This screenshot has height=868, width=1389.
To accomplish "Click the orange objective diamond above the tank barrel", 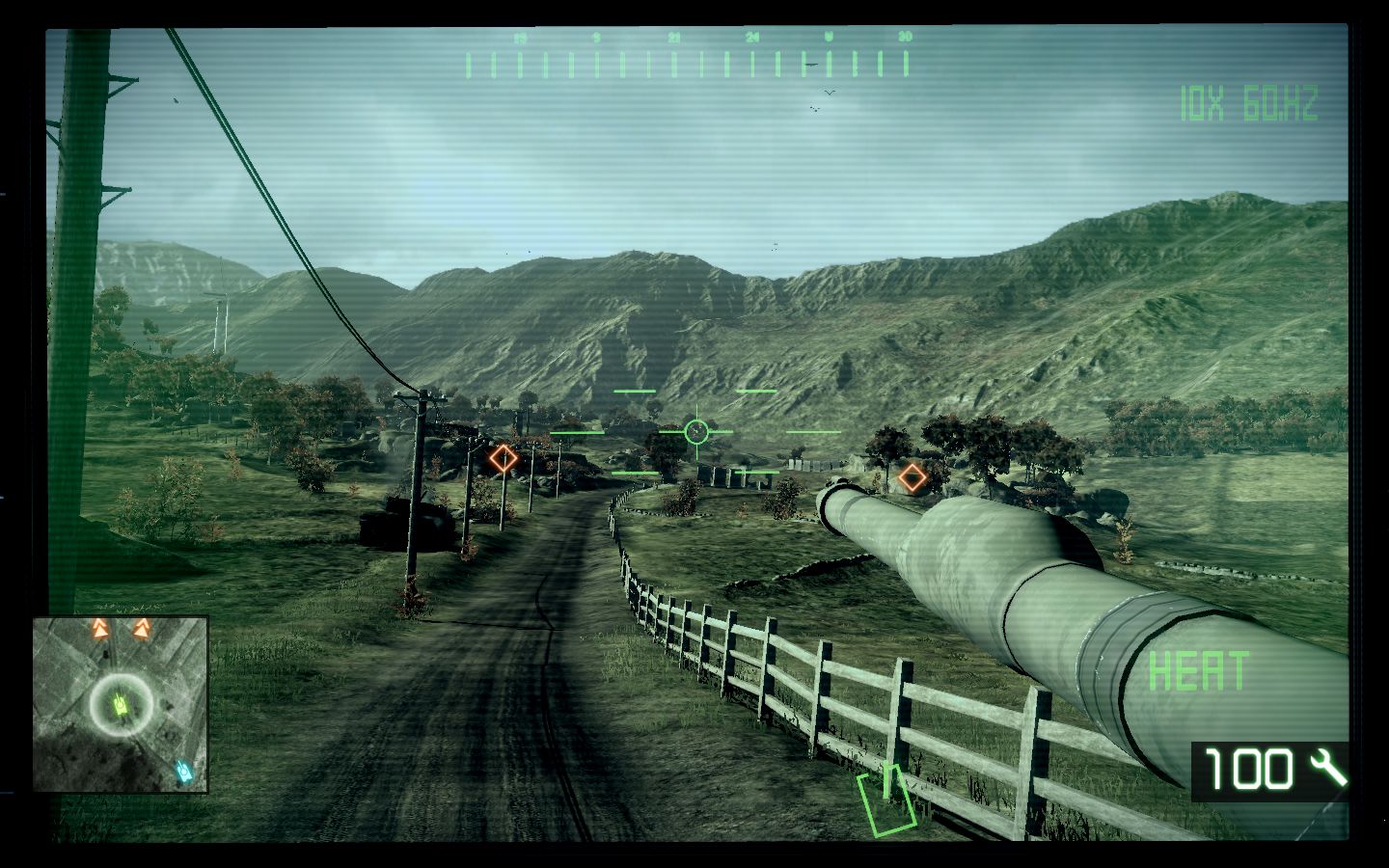I will pyautogui.click(x=911, y=476).
